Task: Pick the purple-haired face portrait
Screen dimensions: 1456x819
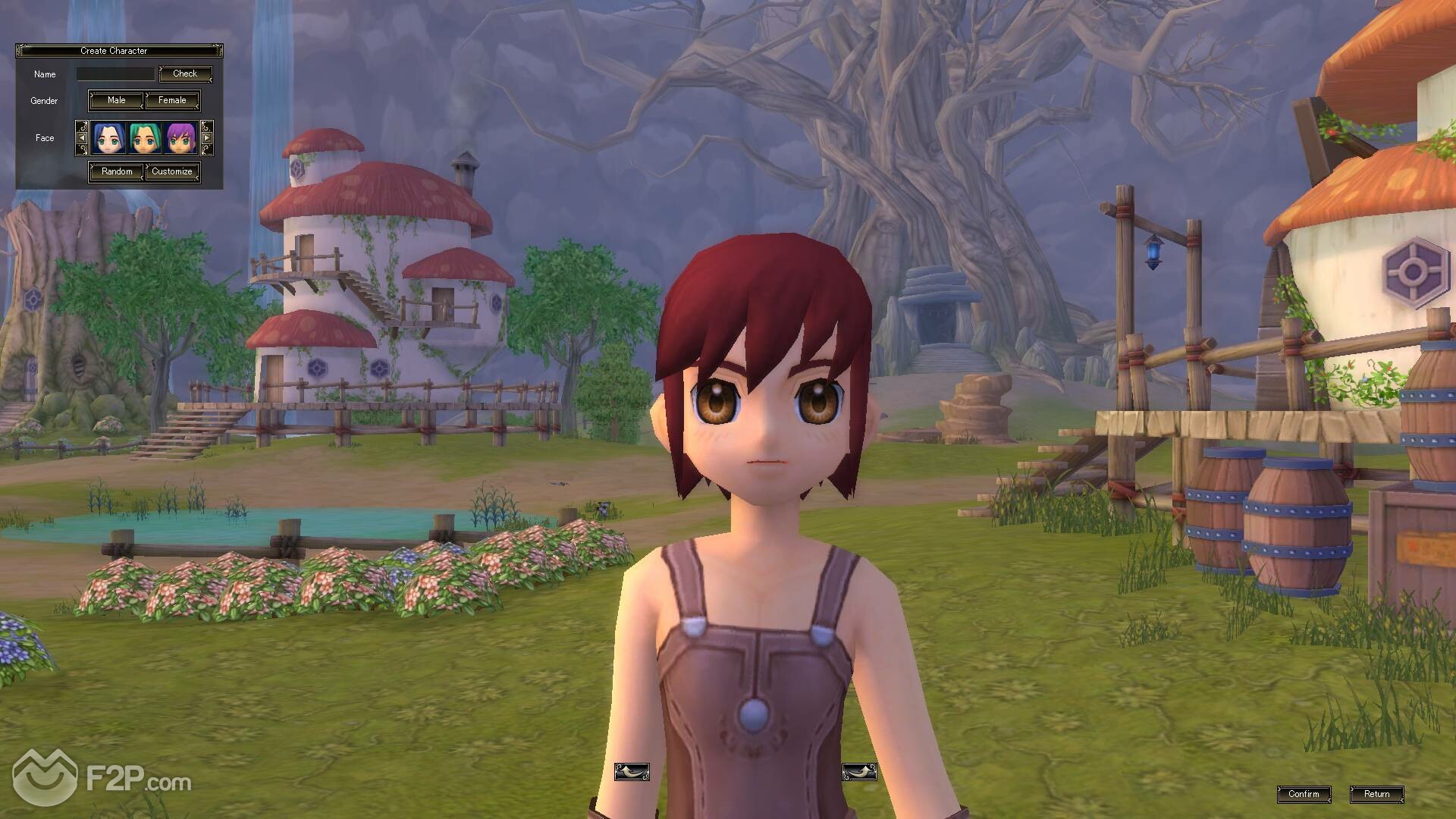Action: pos(181,138)
